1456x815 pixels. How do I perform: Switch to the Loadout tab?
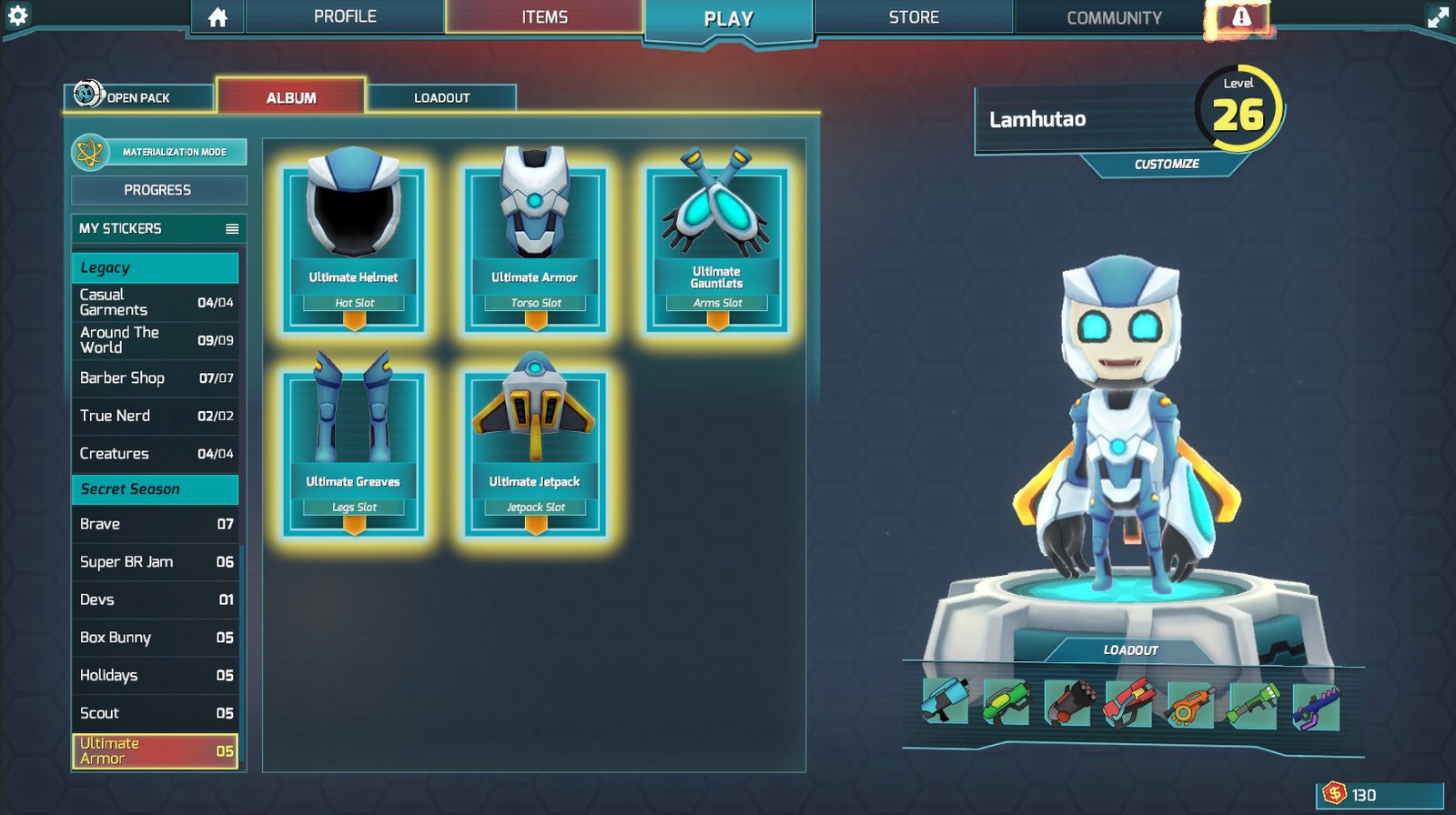pos(441,97)
